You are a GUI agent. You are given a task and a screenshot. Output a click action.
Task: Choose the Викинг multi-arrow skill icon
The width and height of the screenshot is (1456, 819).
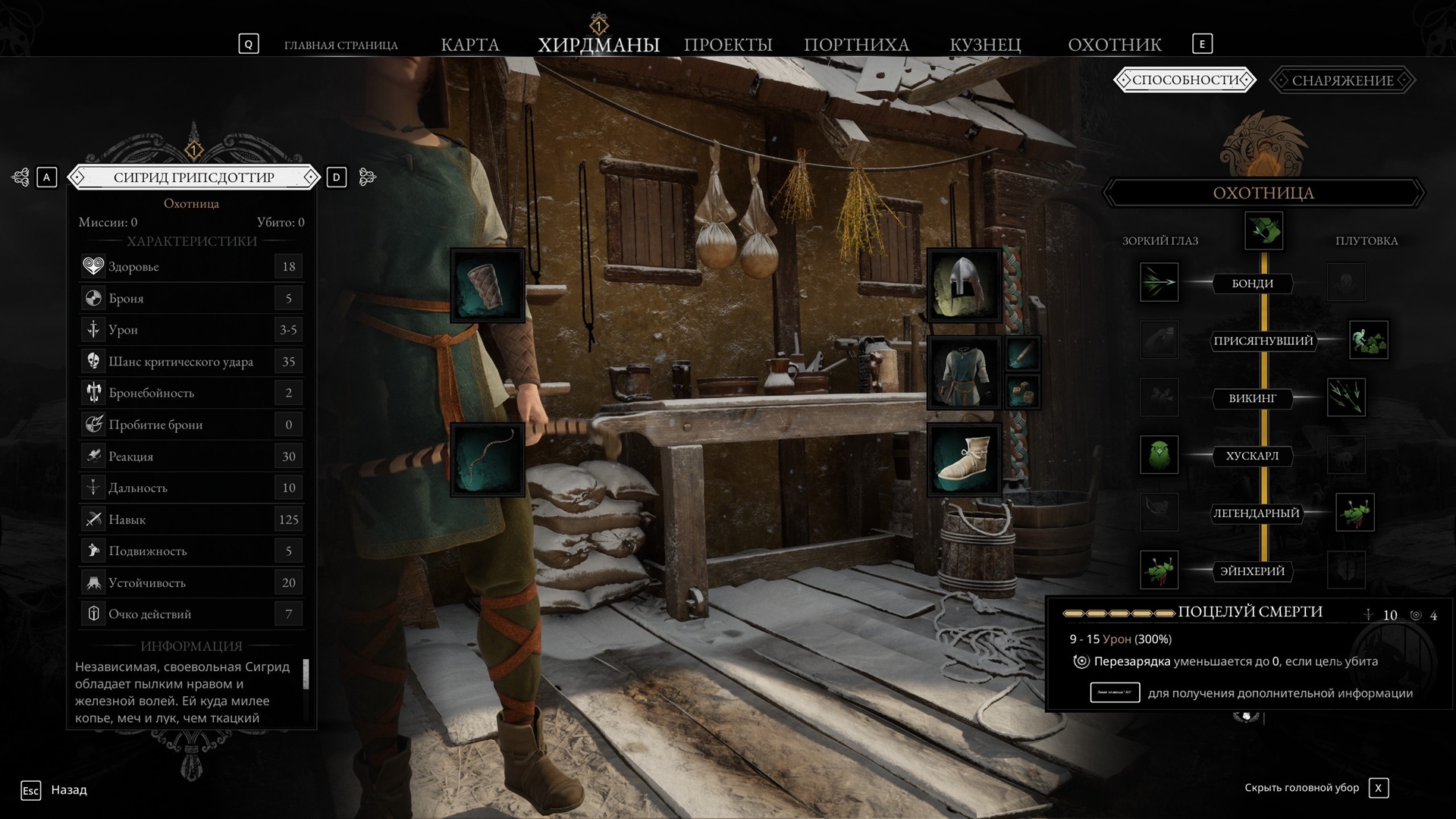pyautogui.click(x=1346, y=397)
